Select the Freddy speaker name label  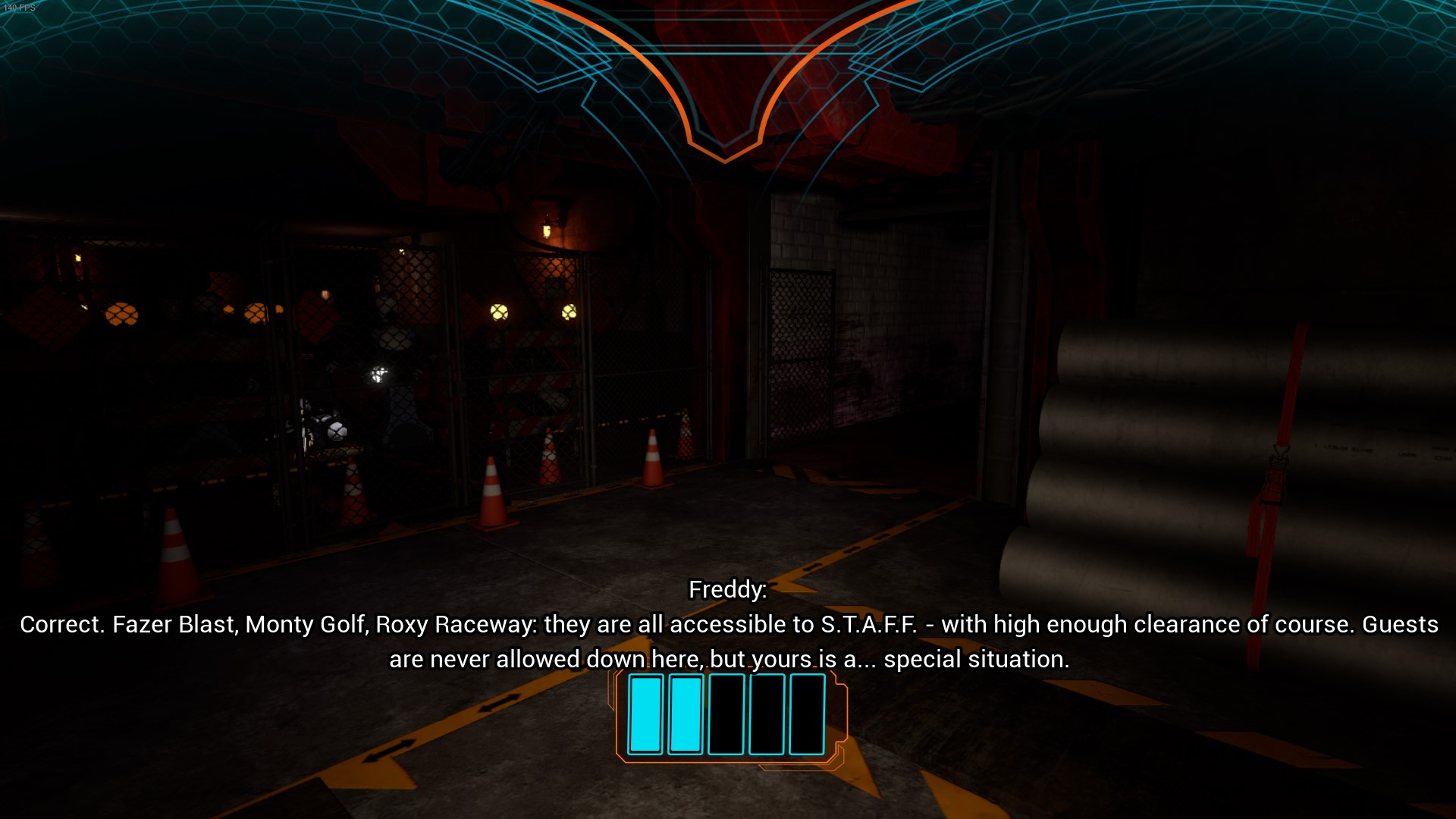[x=726, y=589]
